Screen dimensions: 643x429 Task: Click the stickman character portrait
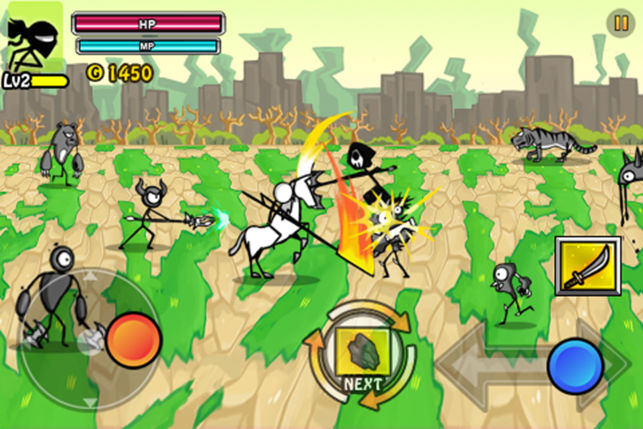(34, 37)
